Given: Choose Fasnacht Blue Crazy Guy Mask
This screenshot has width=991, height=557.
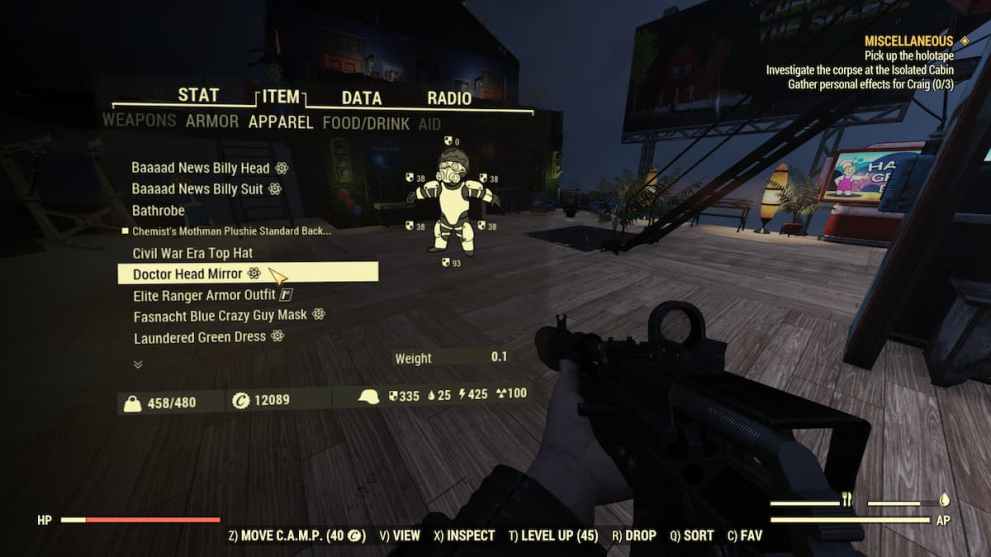Looking at the screenshot, I should coord(221,315).
